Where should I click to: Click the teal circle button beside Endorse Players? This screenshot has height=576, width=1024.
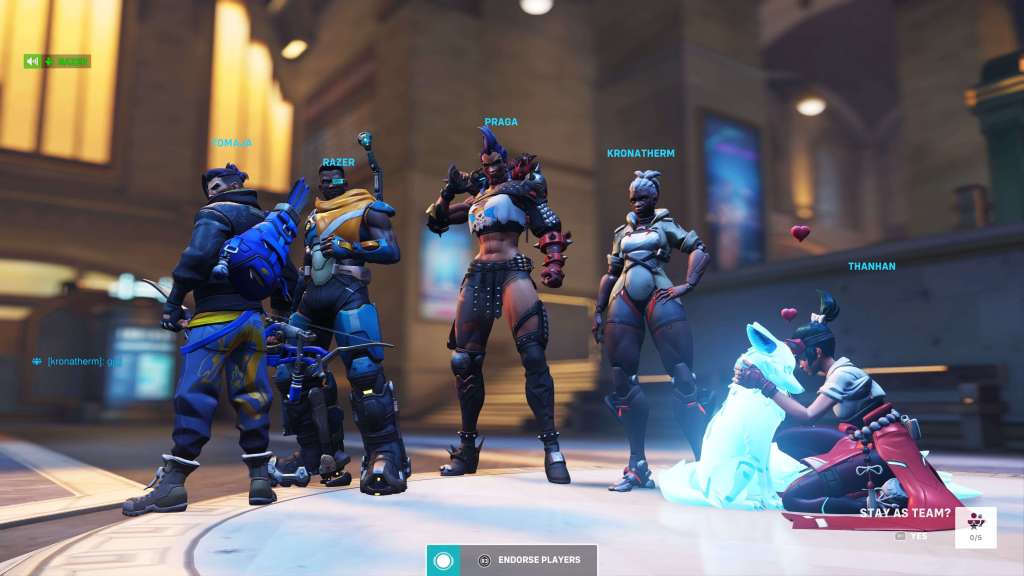(443, 560)
